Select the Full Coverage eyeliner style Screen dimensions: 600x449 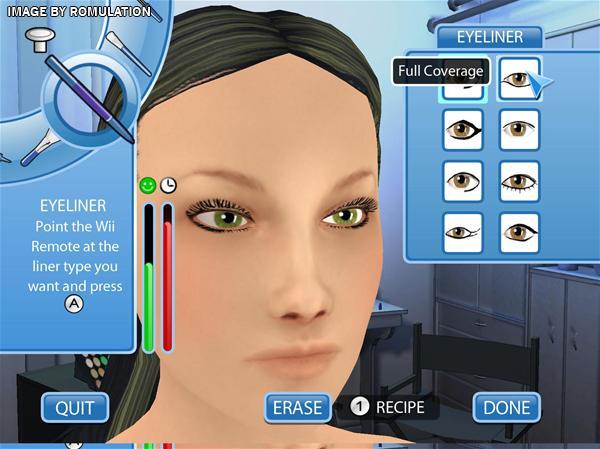(519, 78)
